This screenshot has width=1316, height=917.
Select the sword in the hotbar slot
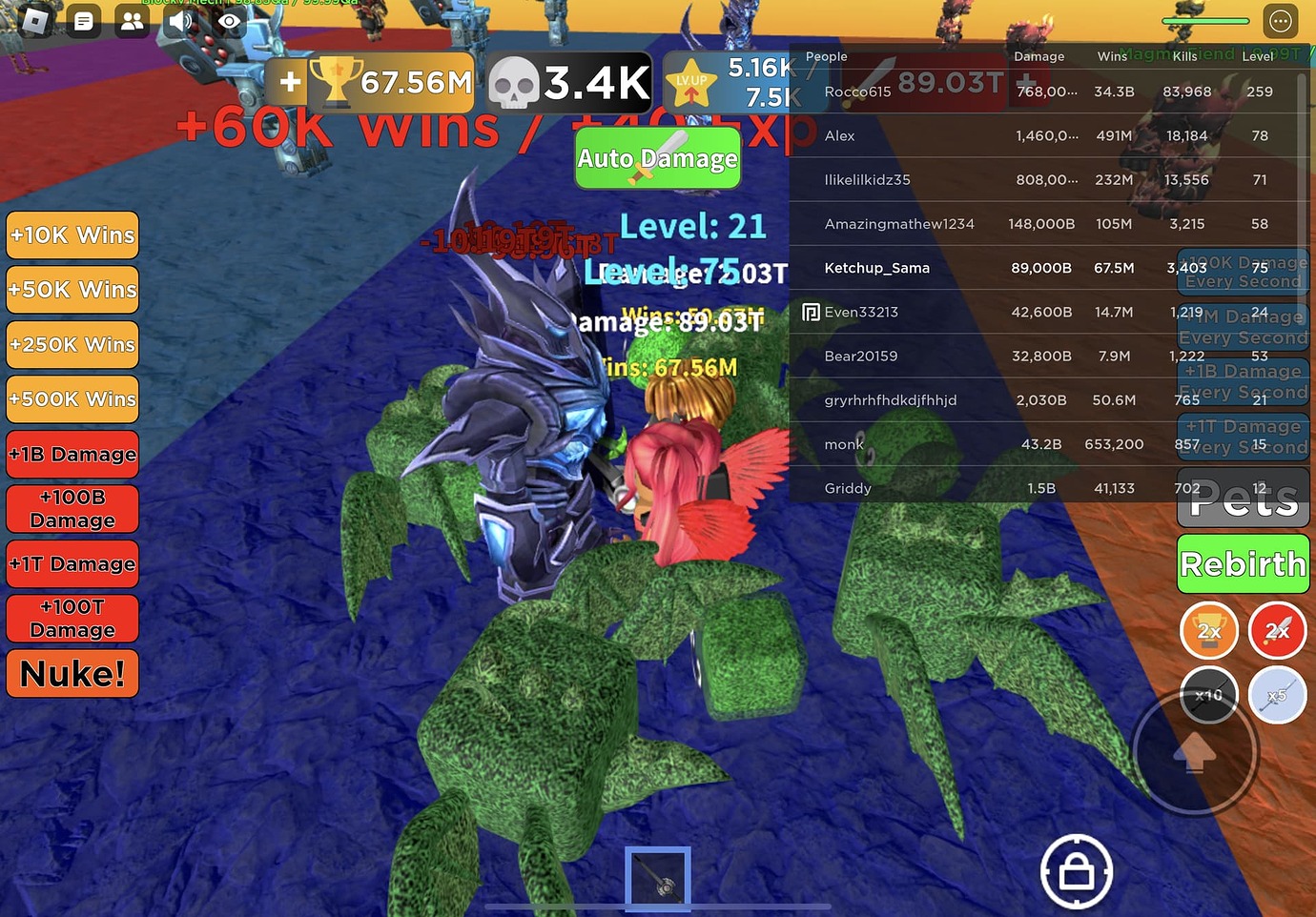coord(658,878)
